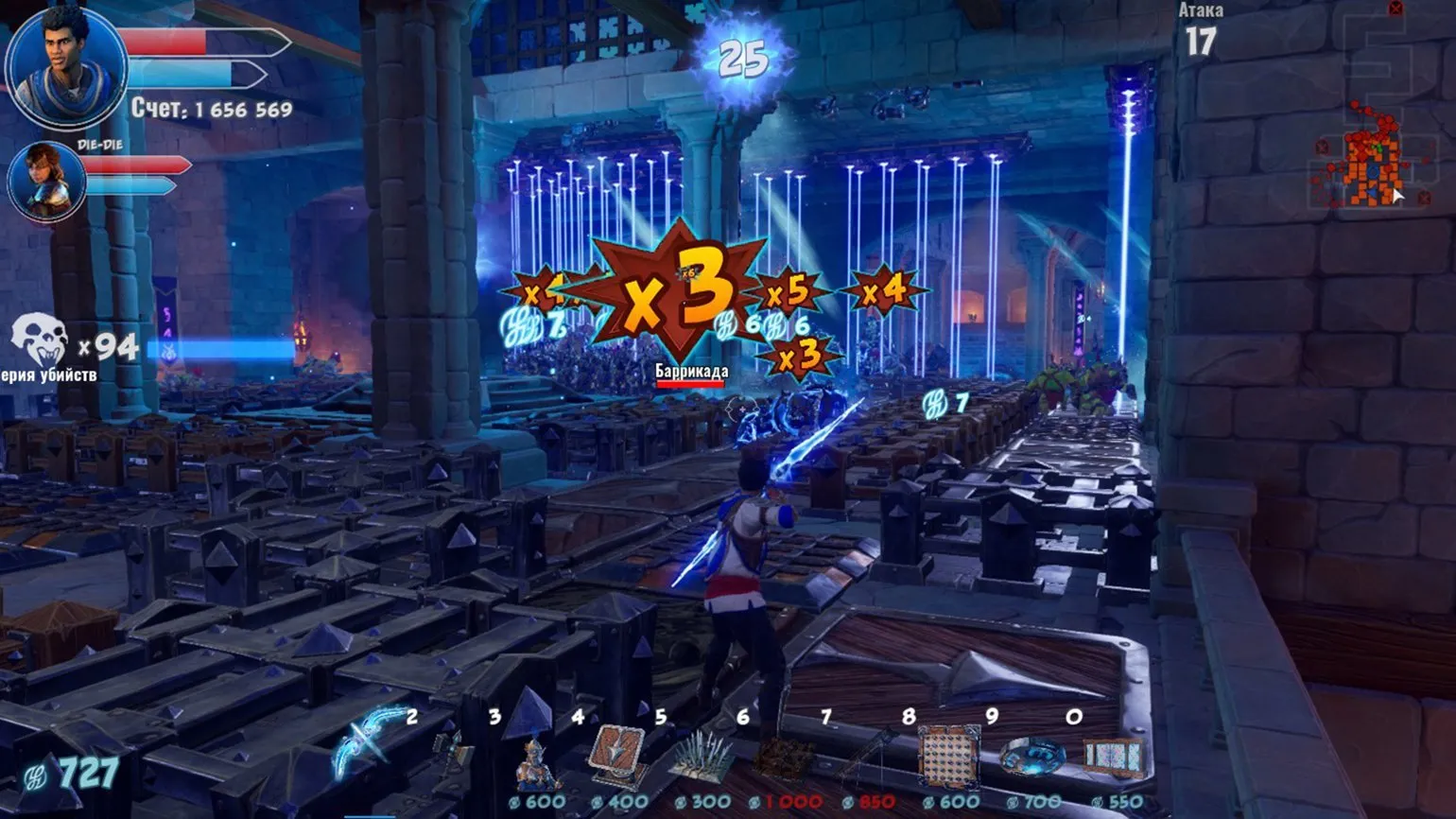The width and height of the screenshot is (1456, 819).
Task: Select the barricade trap costing 550
Action: (1114, 758)
